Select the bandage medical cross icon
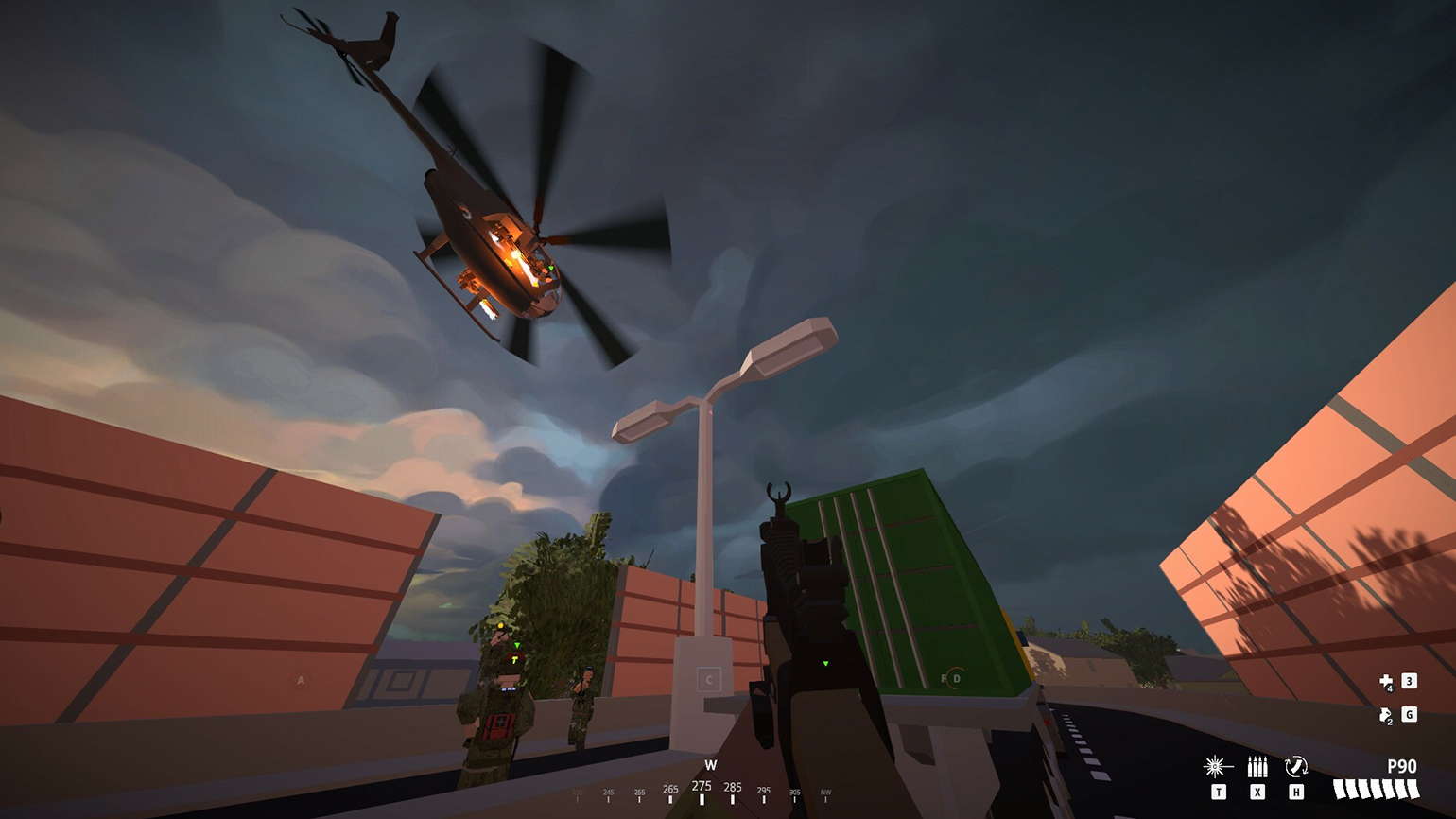The width and height of the screenshot is (1456, 819). click(x=1386, y=682)
